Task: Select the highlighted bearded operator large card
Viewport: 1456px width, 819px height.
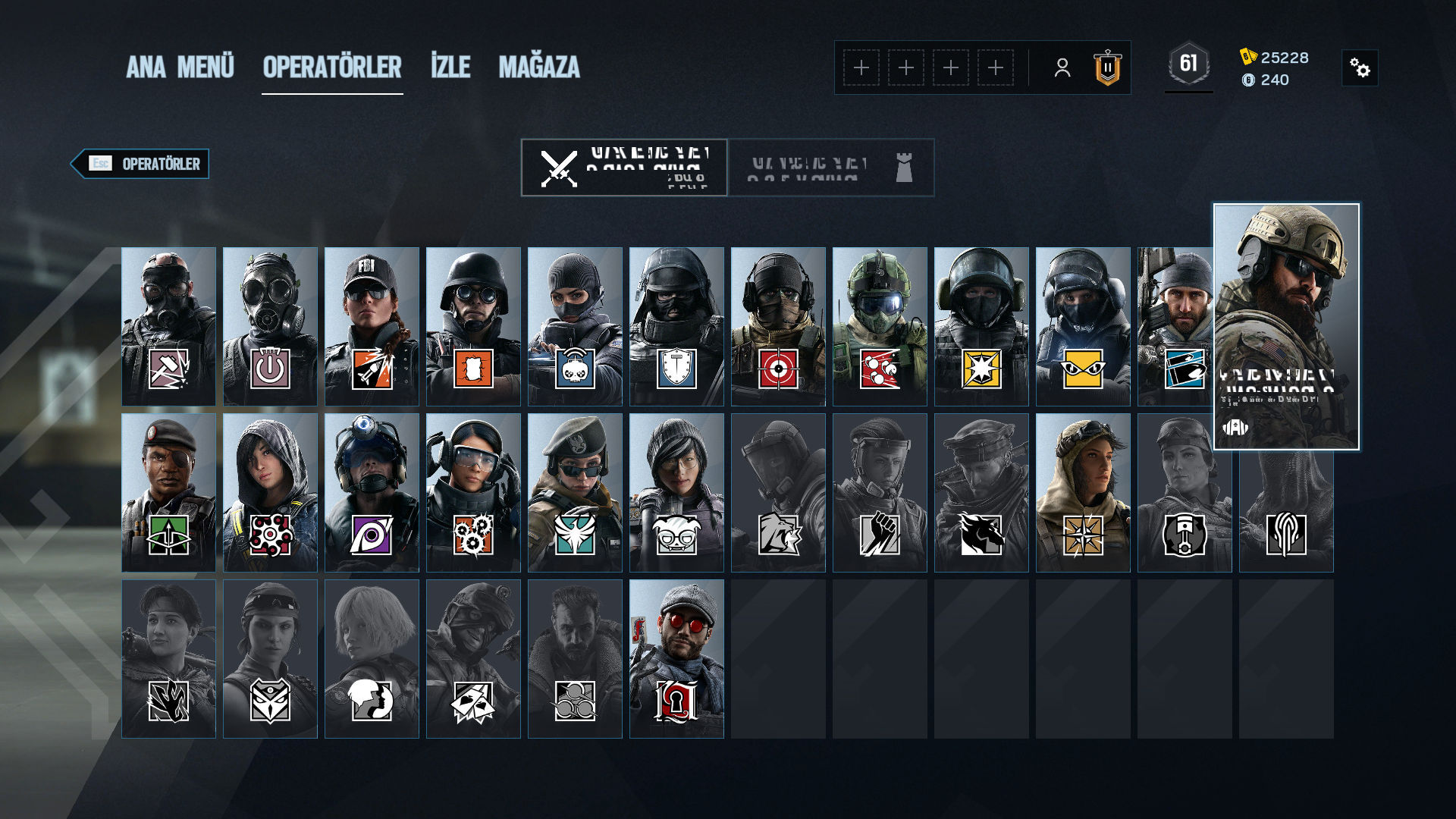Action: coord(1286,326)
